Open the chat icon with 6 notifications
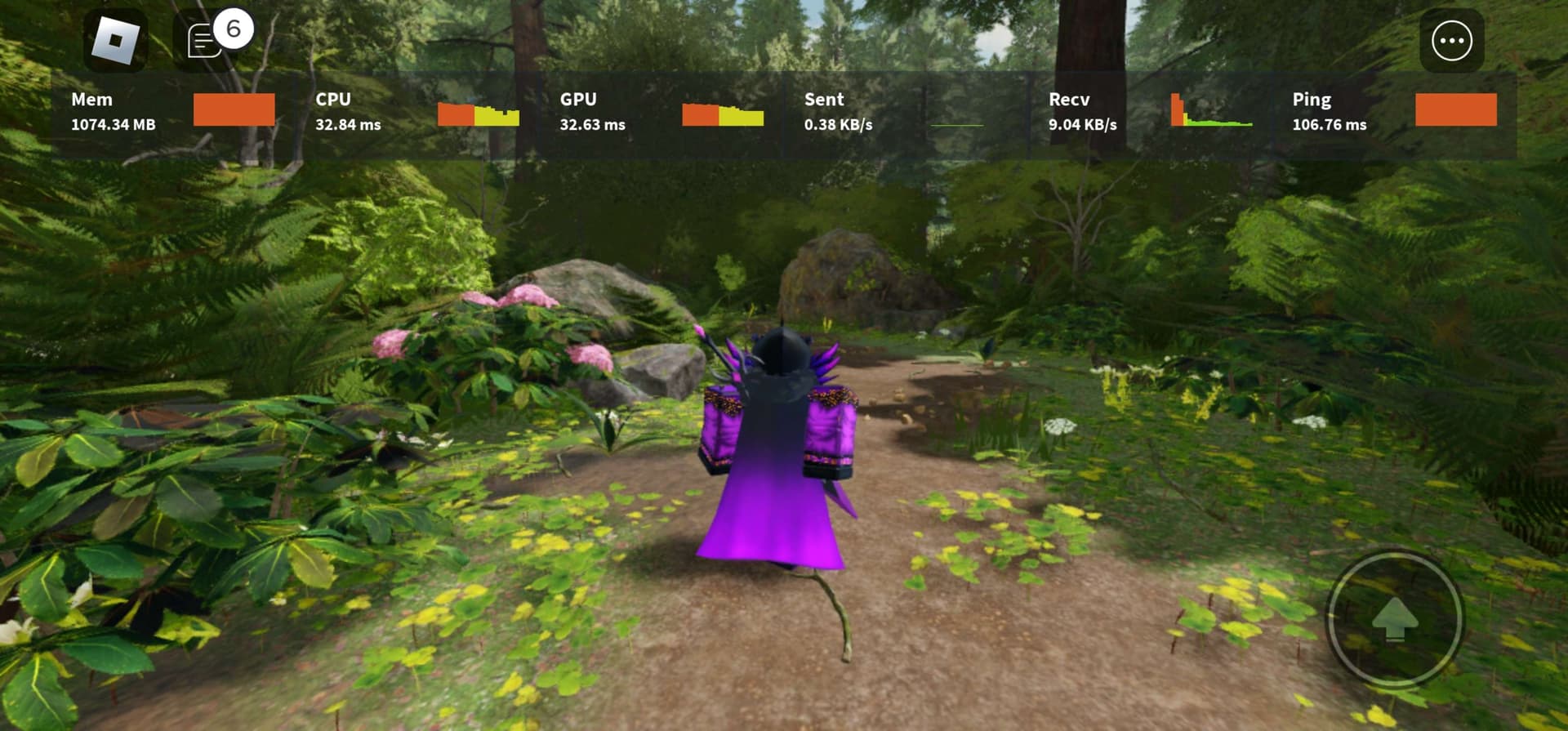 [202, 39]
